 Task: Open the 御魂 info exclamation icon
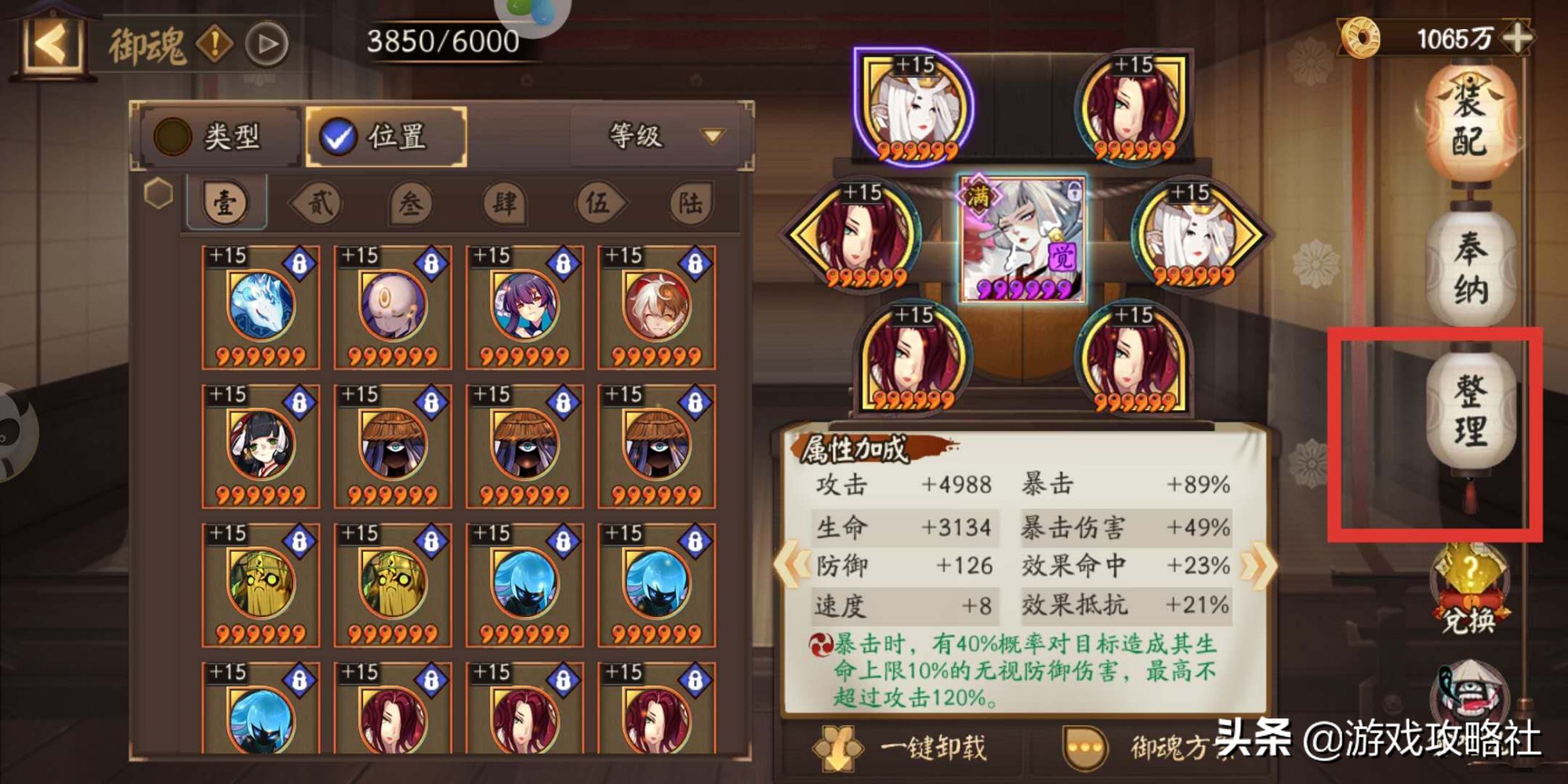point(214,45)
